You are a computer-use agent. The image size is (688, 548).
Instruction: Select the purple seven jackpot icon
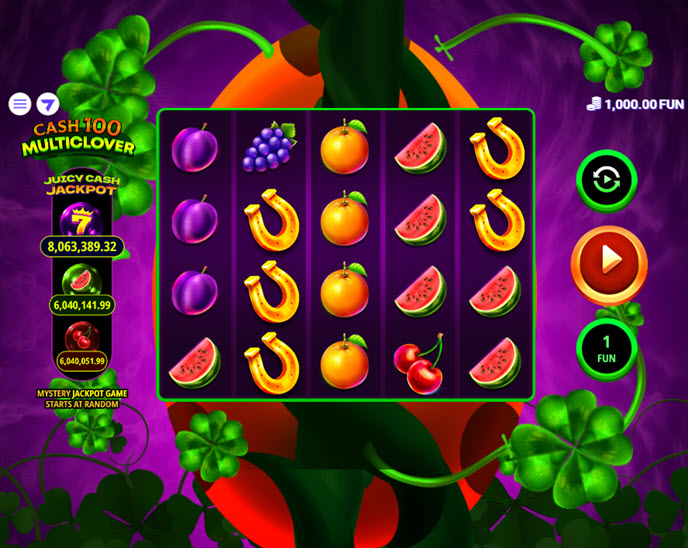[x=80, y=219]
